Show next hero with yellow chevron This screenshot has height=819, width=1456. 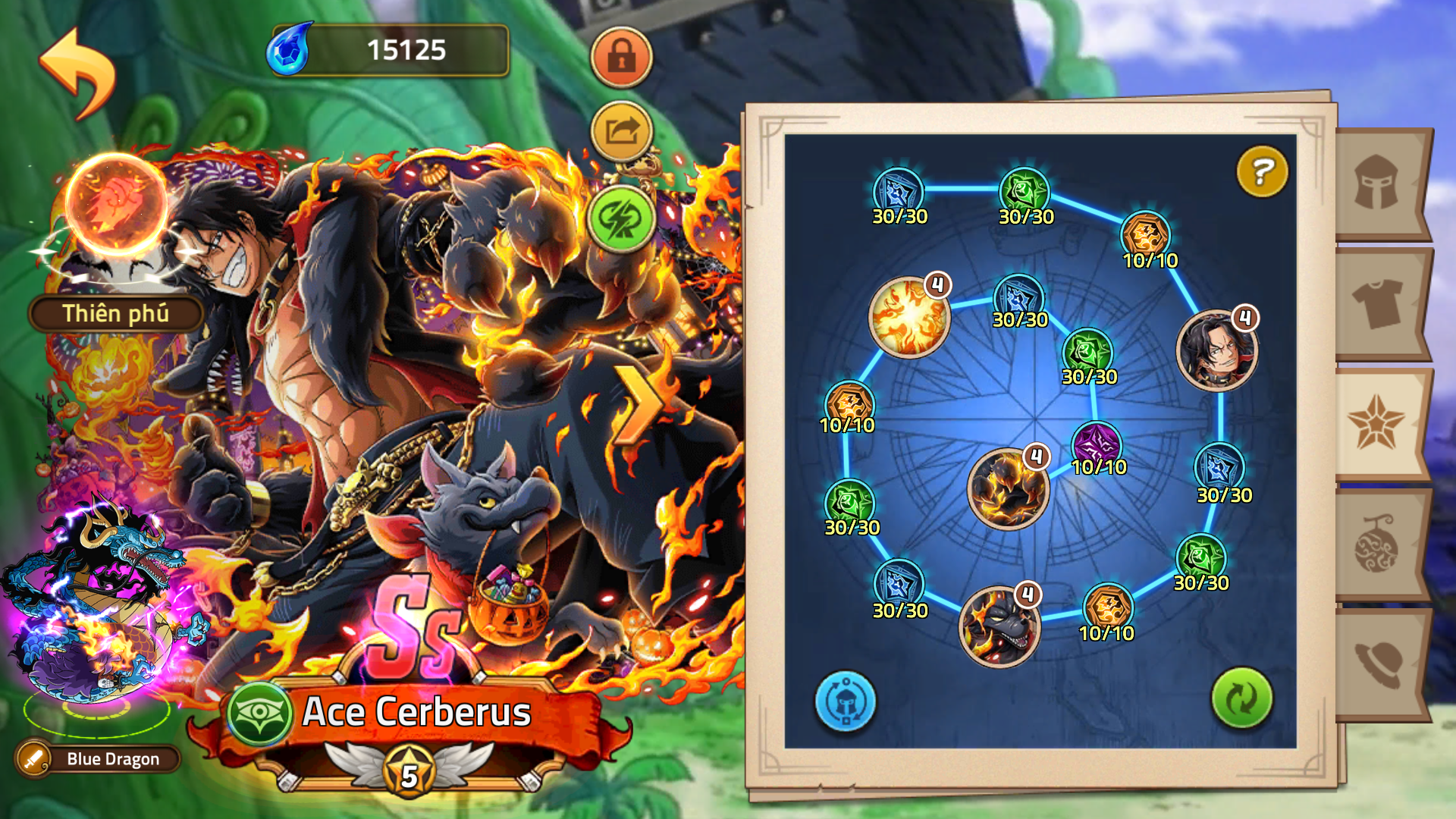click(x=635, y=406)
